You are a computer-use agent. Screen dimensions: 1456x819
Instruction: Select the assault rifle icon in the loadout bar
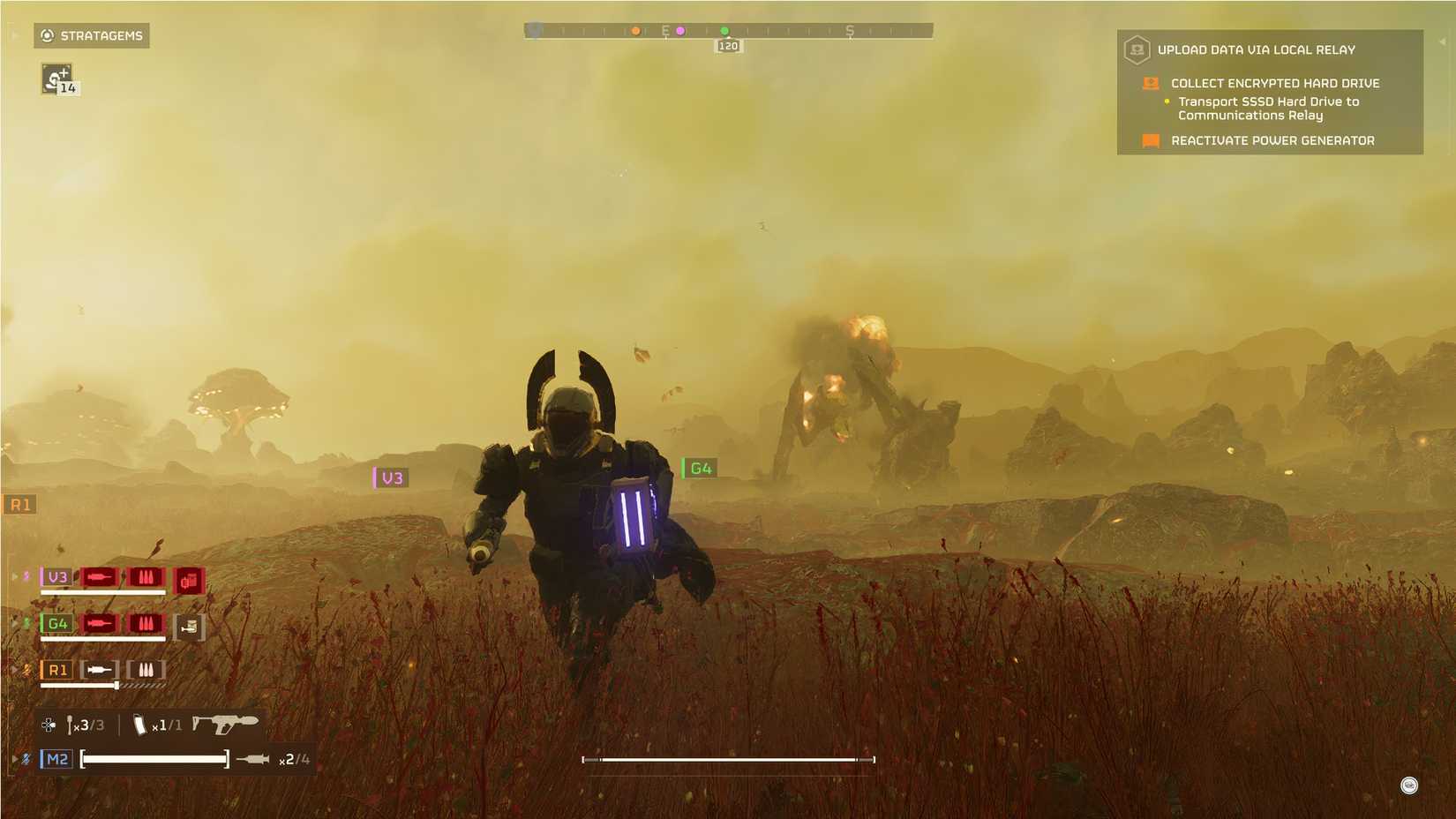[226, 725]
